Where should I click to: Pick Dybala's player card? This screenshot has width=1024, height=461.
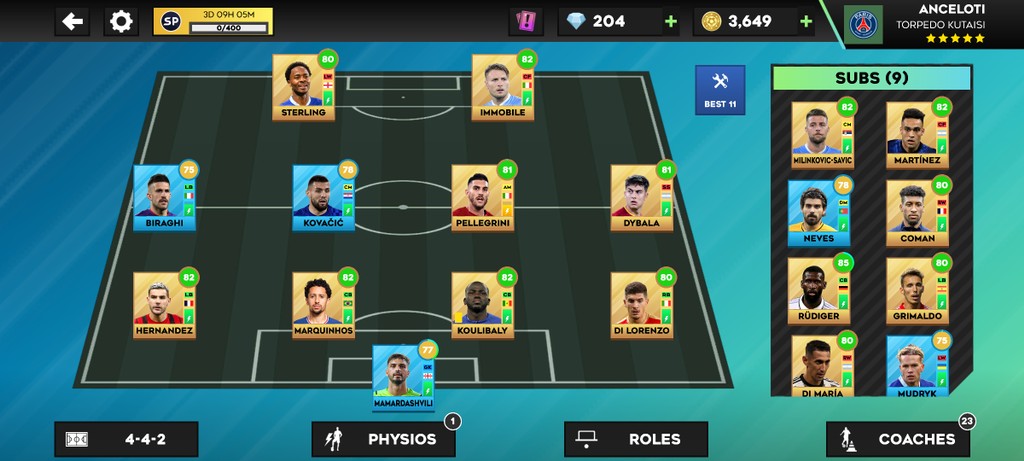[x=641, y=197]
